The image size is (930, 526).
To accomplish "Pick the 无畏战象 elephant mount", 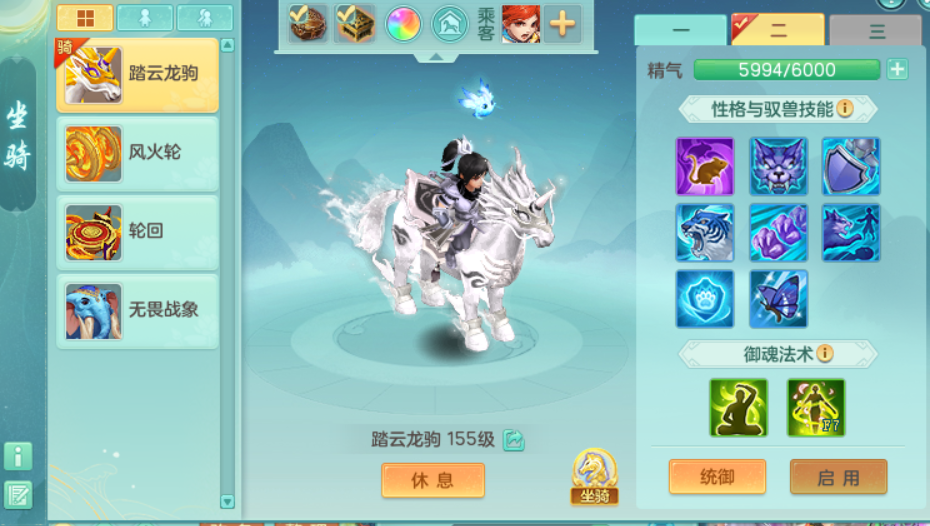I will 137,310.
